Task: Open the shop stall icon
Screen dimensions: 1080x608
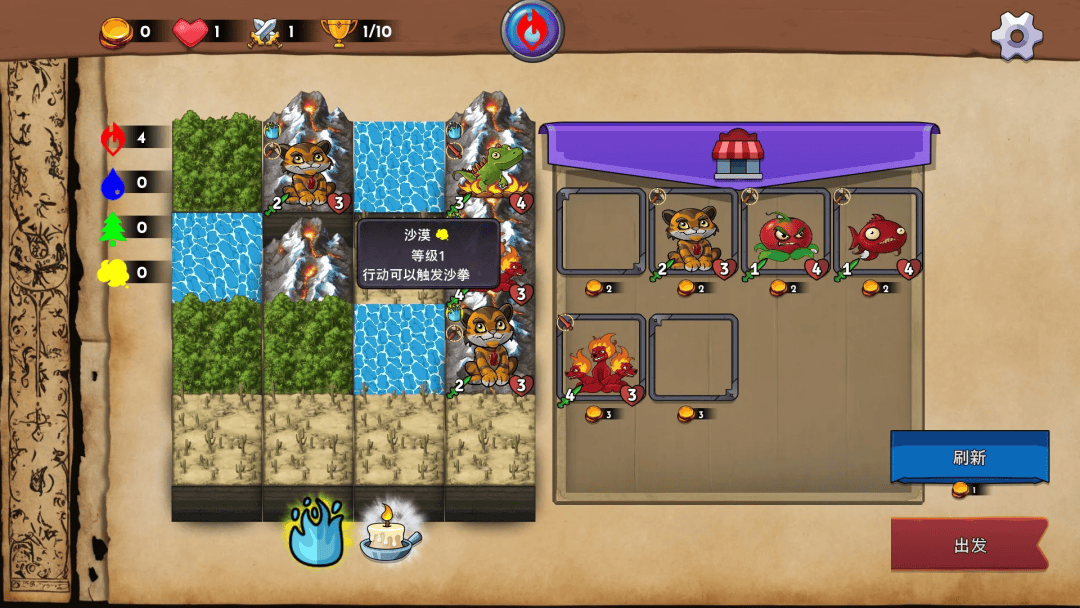Action: coord(738,154)
